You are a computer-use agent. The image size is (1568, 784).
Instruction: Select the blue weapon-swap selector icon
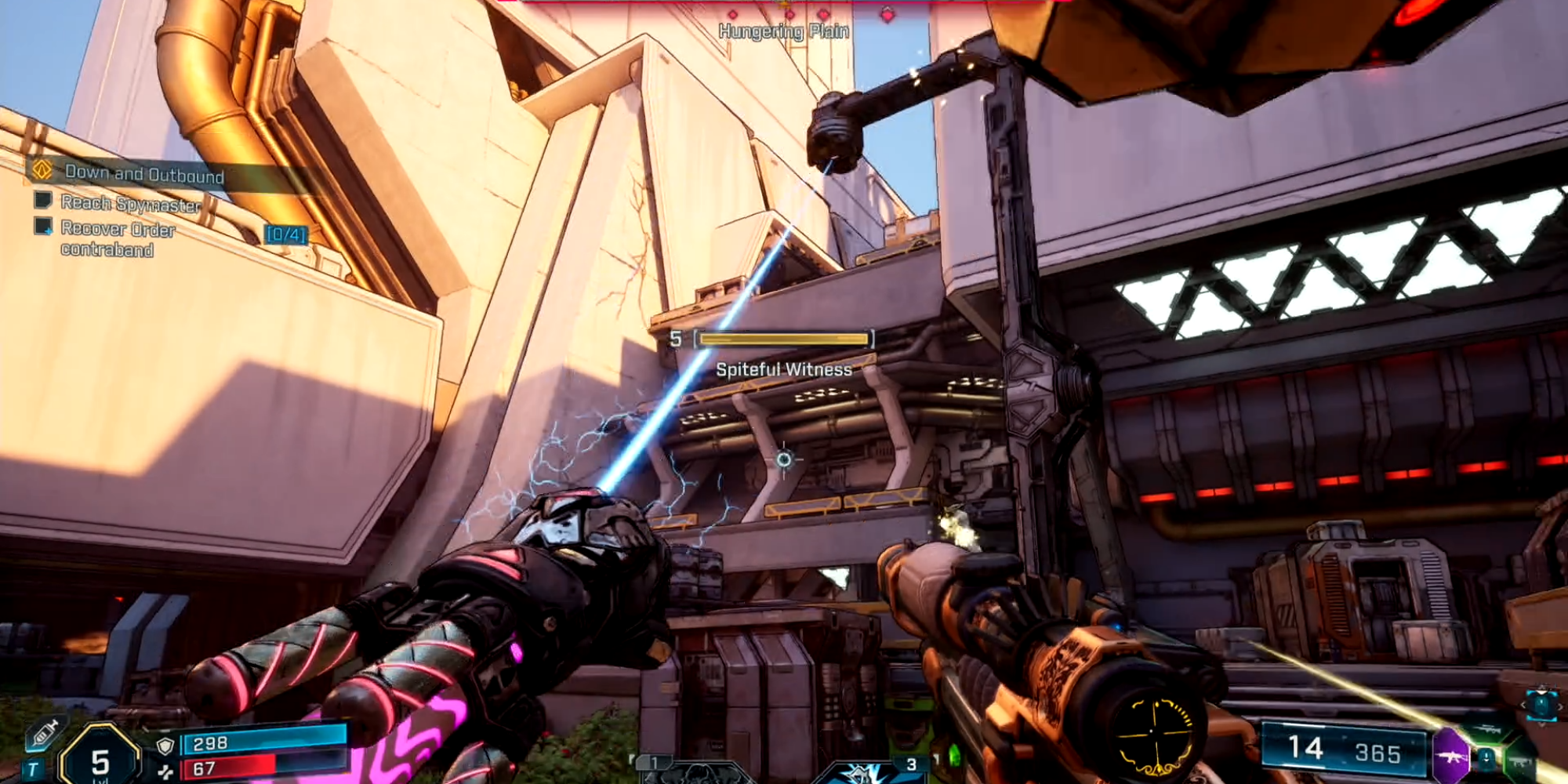[1541, 705]
